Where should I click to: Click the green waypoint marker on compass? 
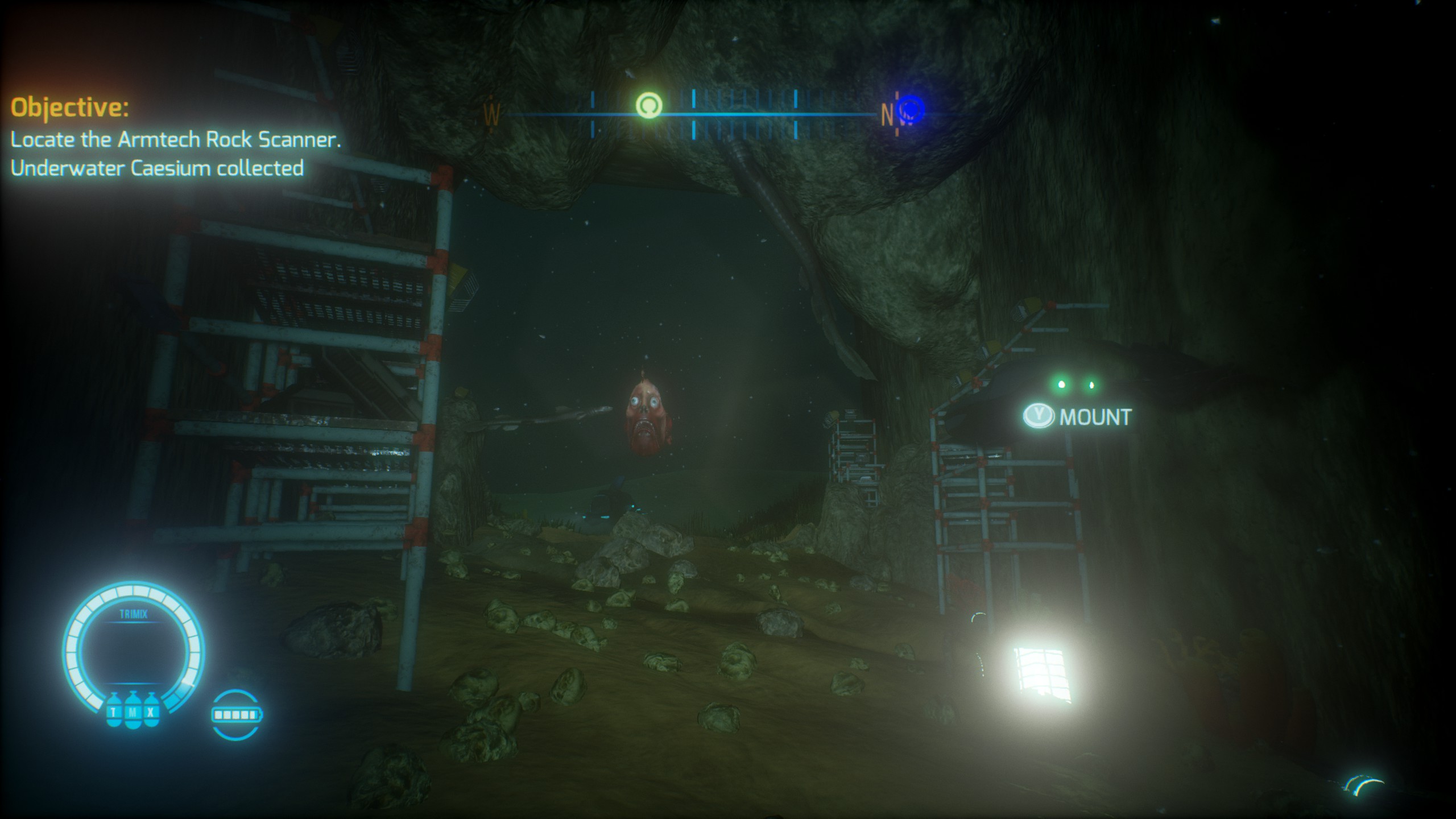(x=648, y=105)
